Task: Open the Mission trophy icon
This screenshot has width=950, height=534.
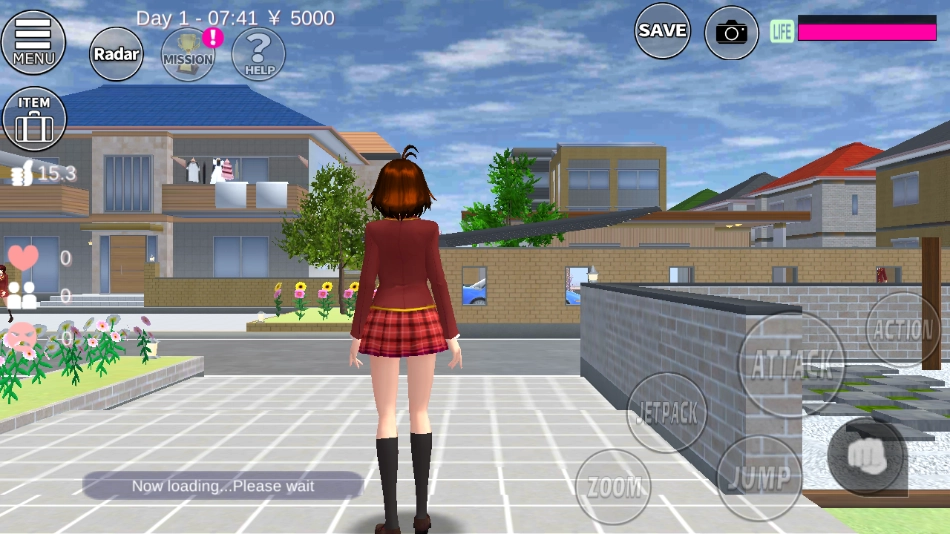Action: point(189,54)
